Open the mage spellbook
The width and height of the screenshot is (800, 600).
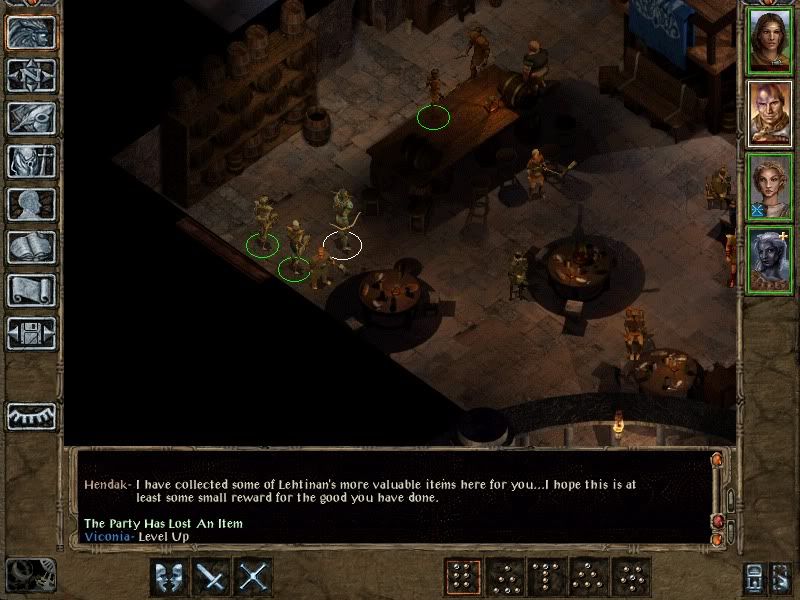coord(31,247)
